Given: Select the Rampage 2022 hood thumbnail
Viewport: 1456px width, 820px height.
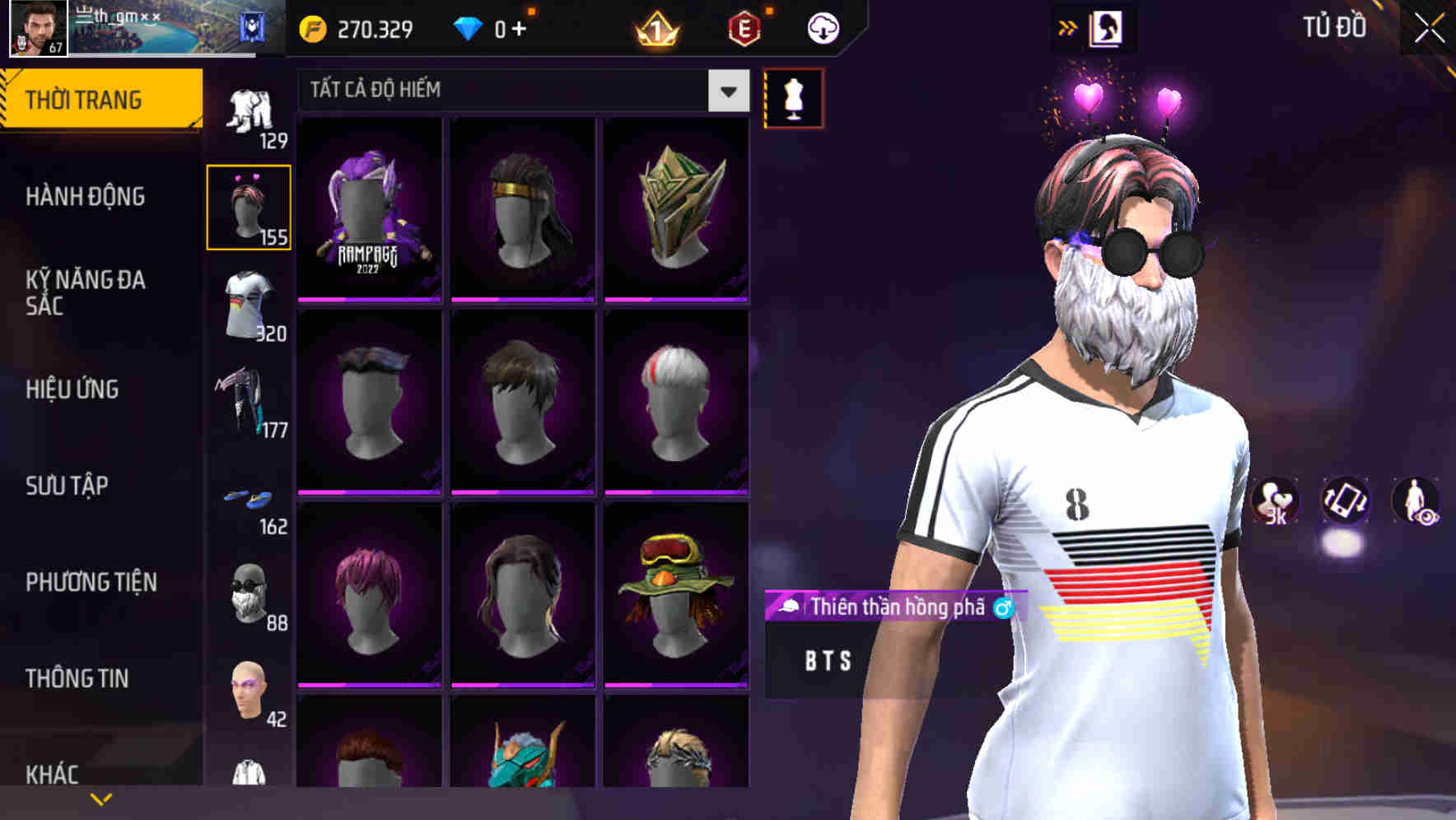Looking at the screenshot, I should point(370,208).
